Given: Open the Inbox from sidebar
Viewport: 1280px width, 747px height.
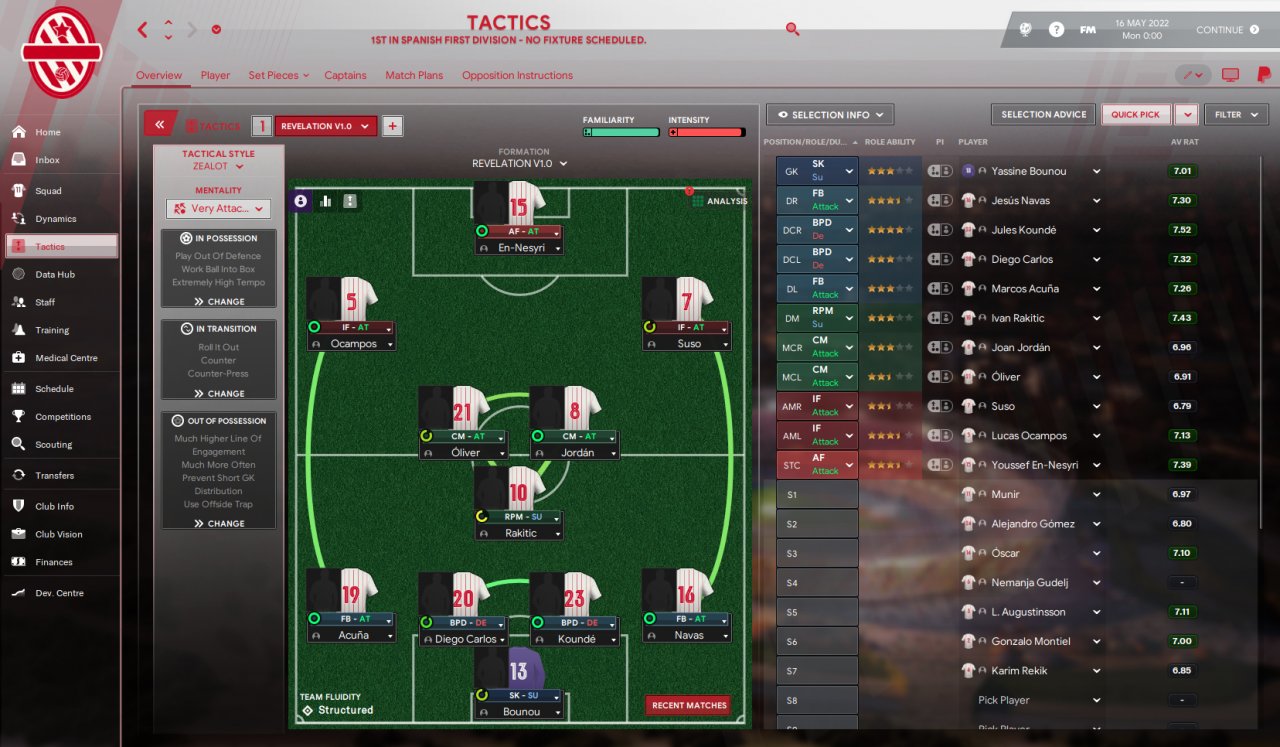Looking at the screenshot, I should click(47, 160).
